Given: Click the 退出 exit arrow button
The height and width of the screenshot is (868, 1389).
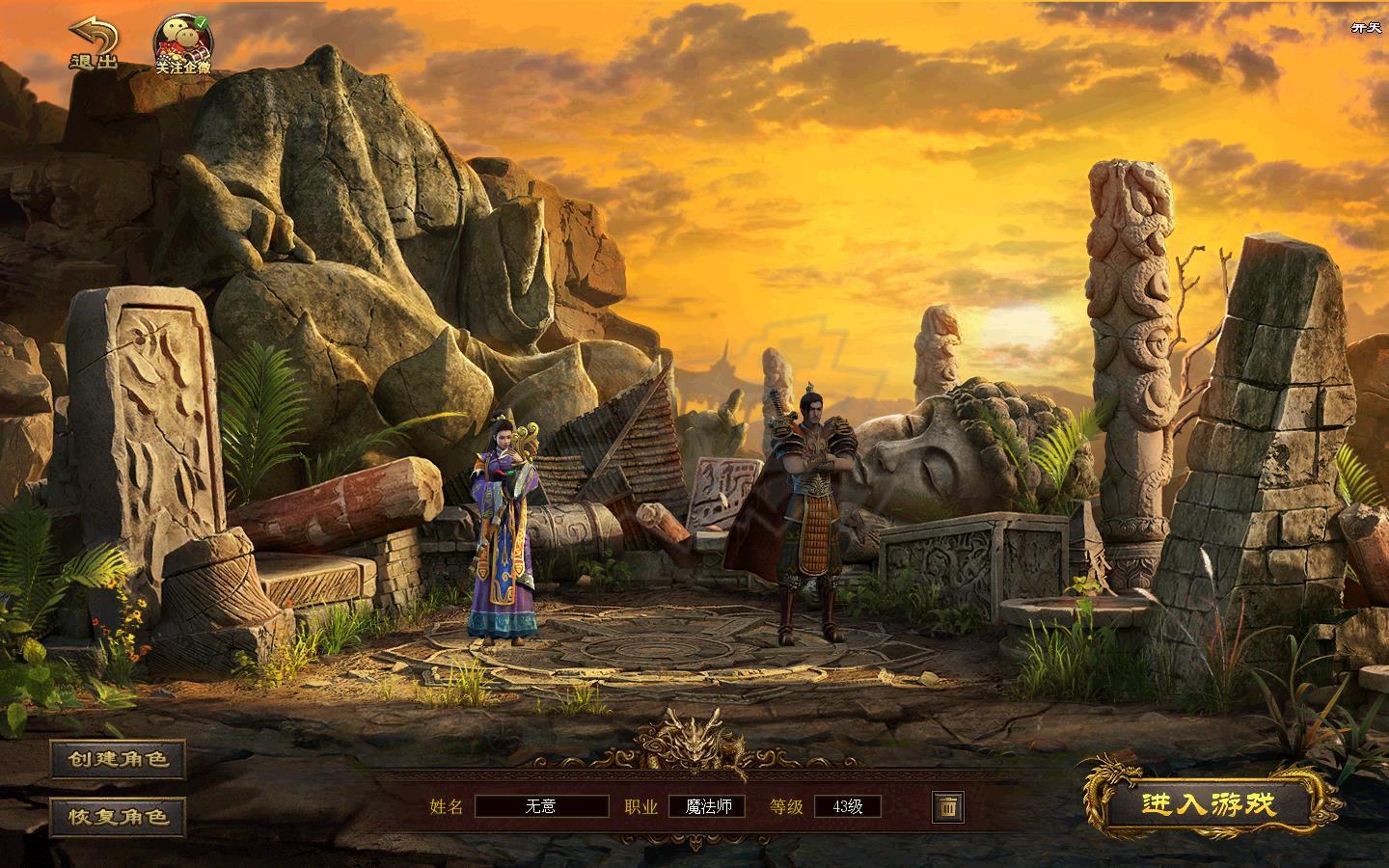Looking at the screenshot, I should coord(93,44).
